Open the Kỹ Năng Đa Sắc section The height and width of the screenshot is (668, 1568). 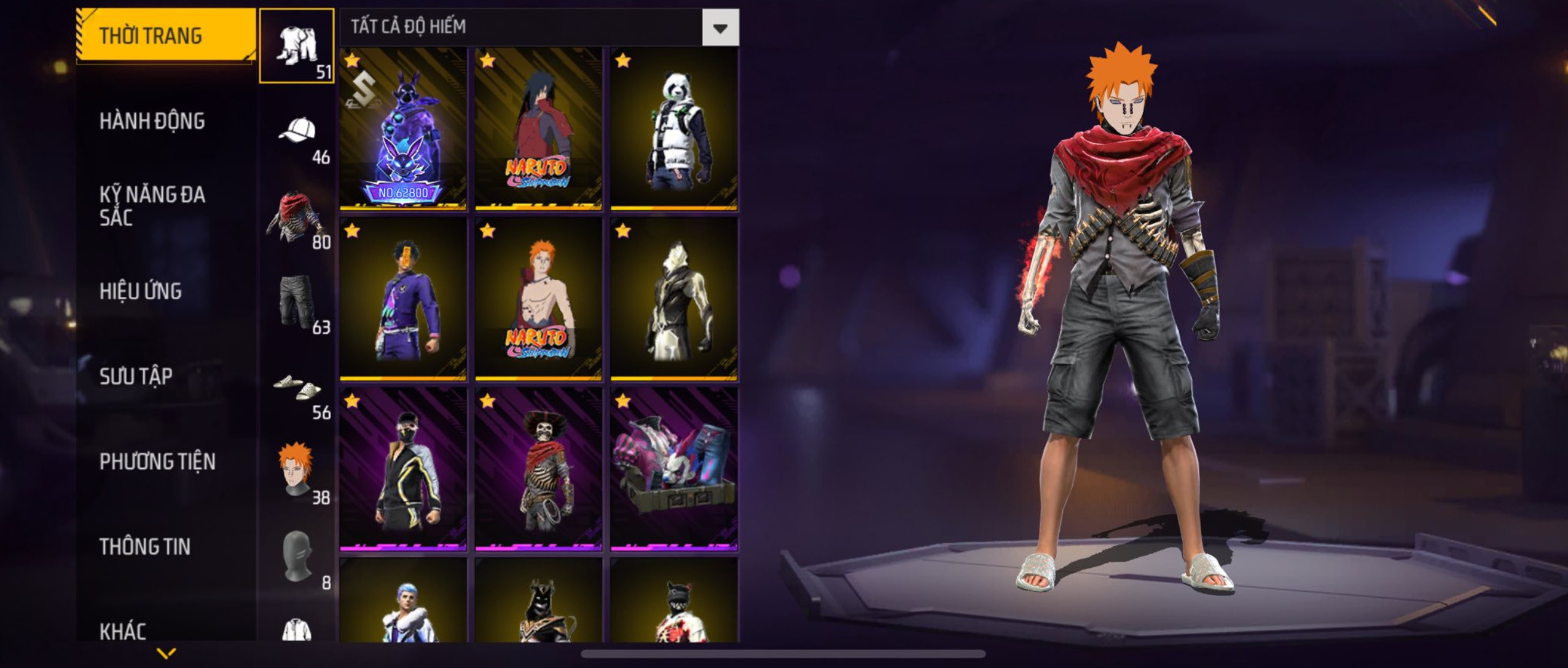click(152, 206)
